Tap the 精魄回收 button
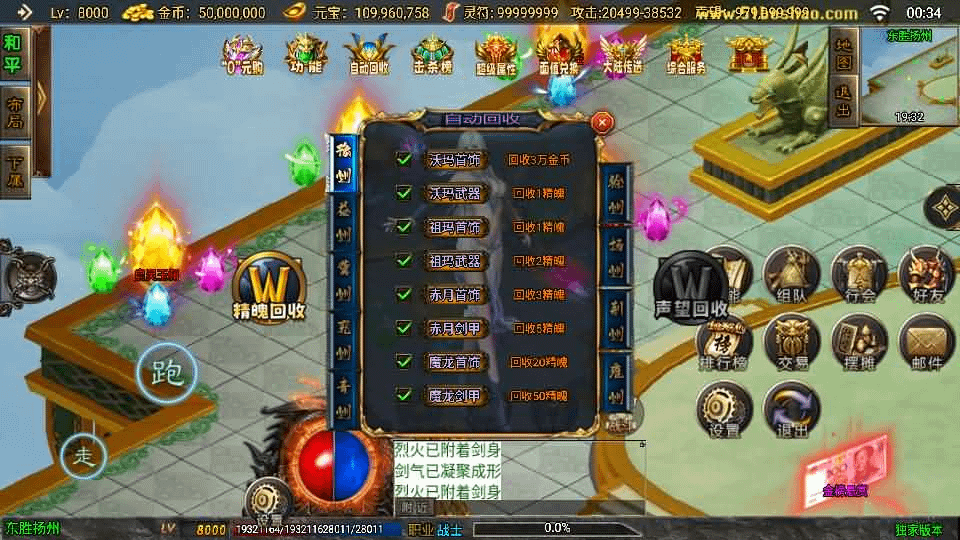Screen dimensions: 960x540 pos(268,289)
